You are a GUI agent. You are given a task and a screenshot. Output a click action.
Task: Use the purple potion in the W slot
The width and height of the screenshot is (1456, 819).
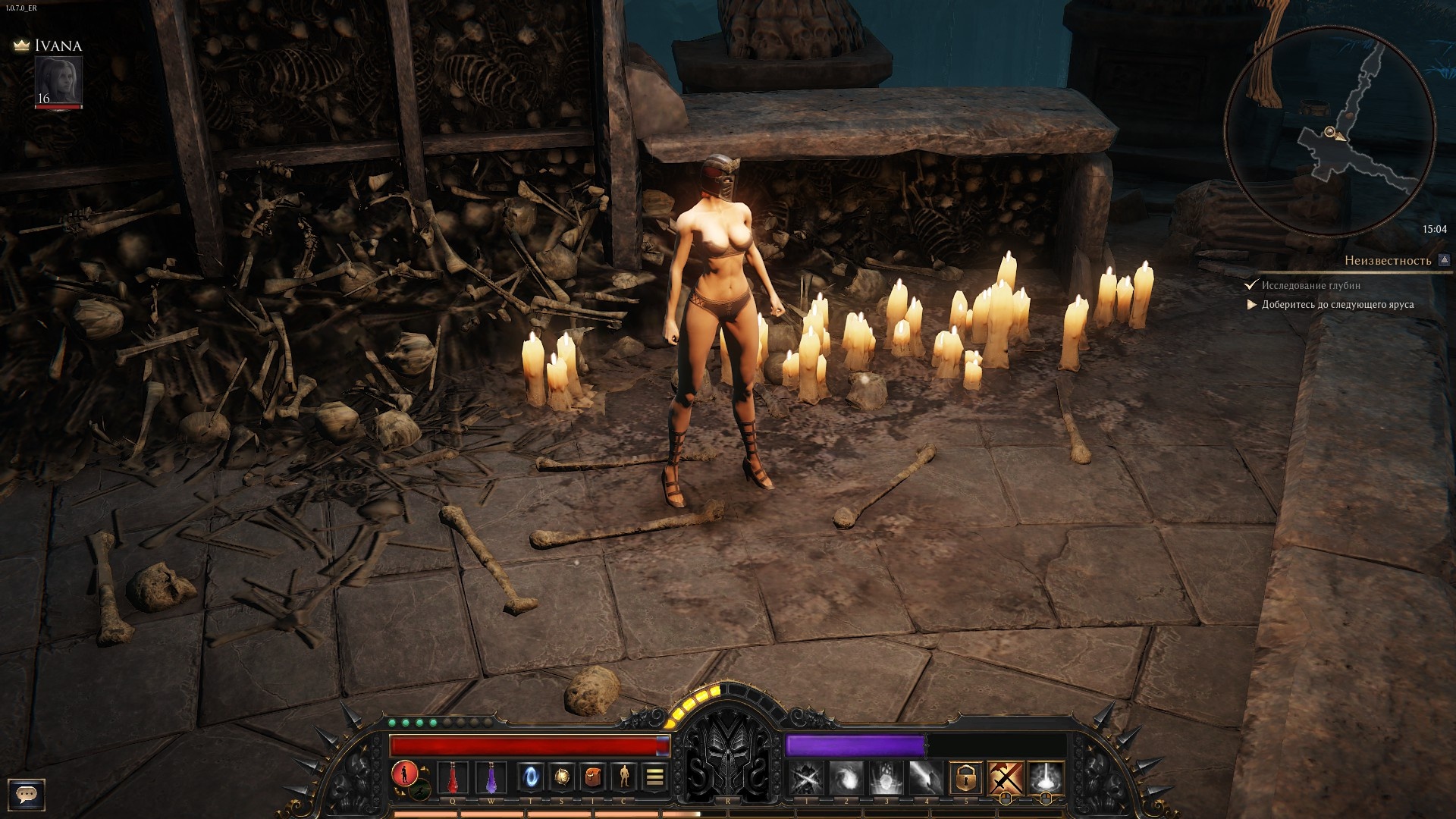point(491,777)
